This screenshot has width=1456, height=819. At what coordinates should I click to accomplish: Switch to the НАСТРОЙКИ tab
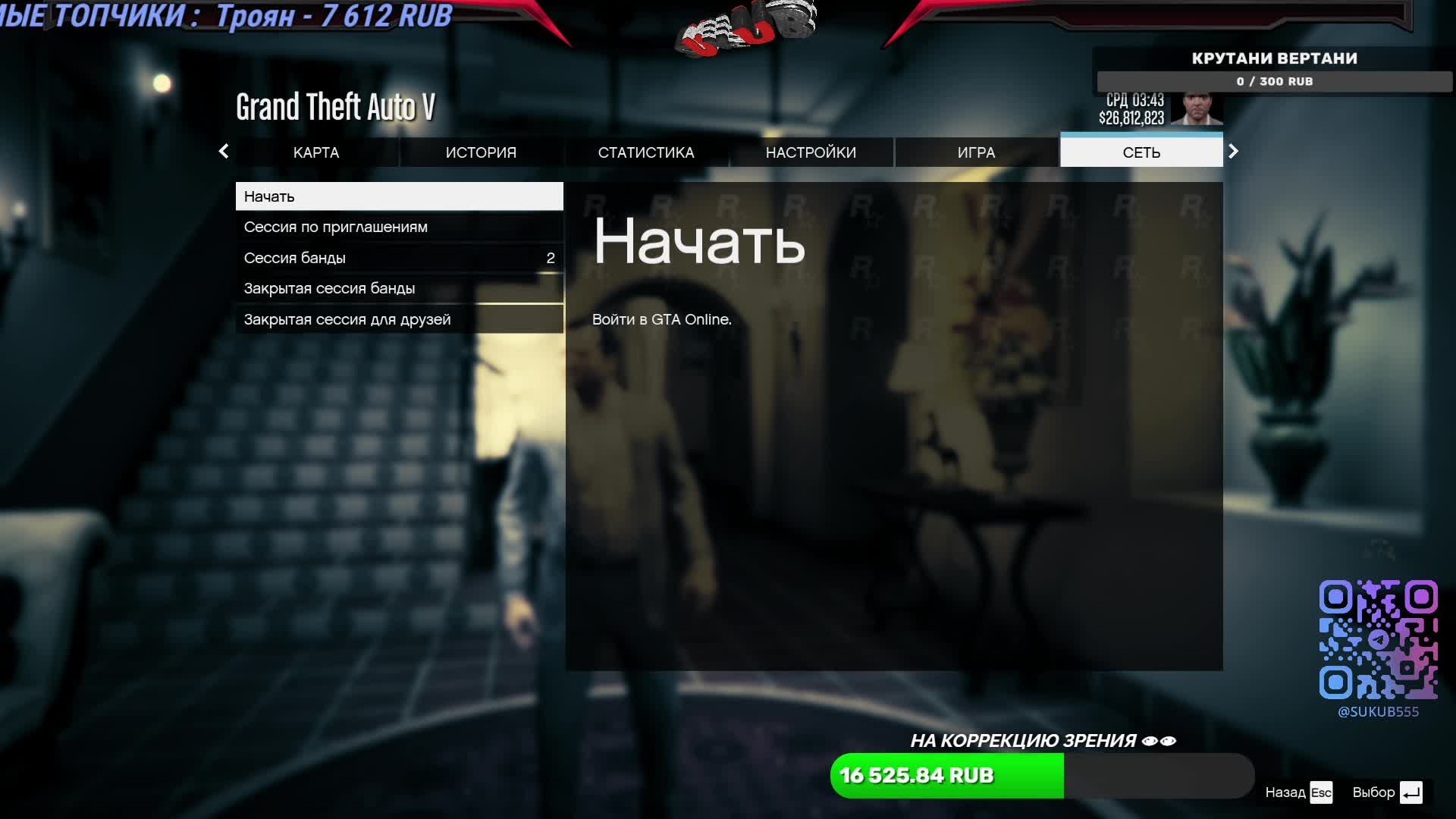811,152
